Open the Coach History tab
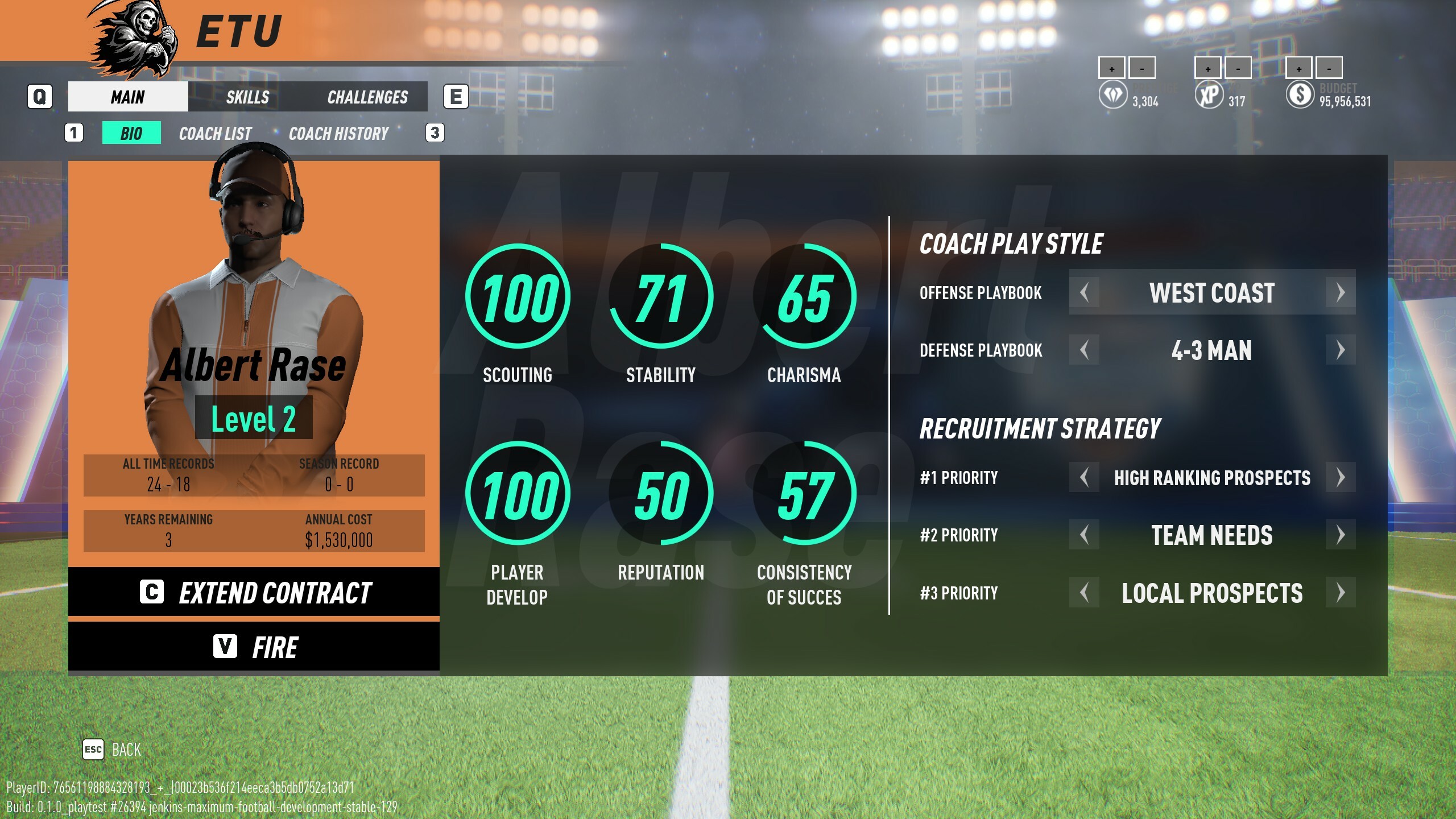Image resolution: width=1456 pixels, height=819 pixels. (338, 133)
